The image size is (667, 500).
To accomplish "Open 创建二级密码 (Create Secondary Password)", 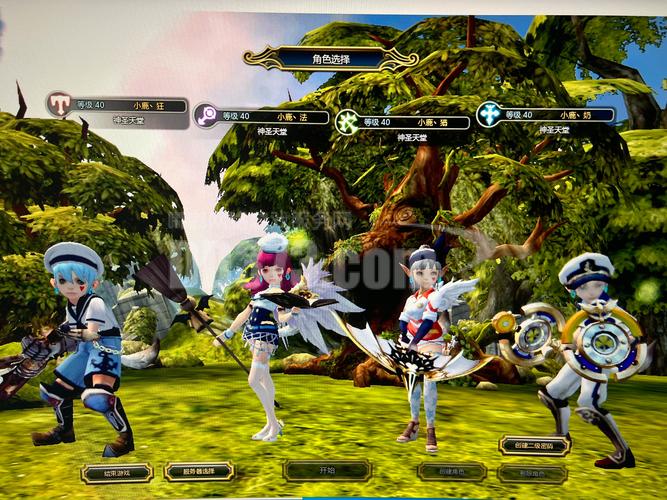I will tap(535, 445).
